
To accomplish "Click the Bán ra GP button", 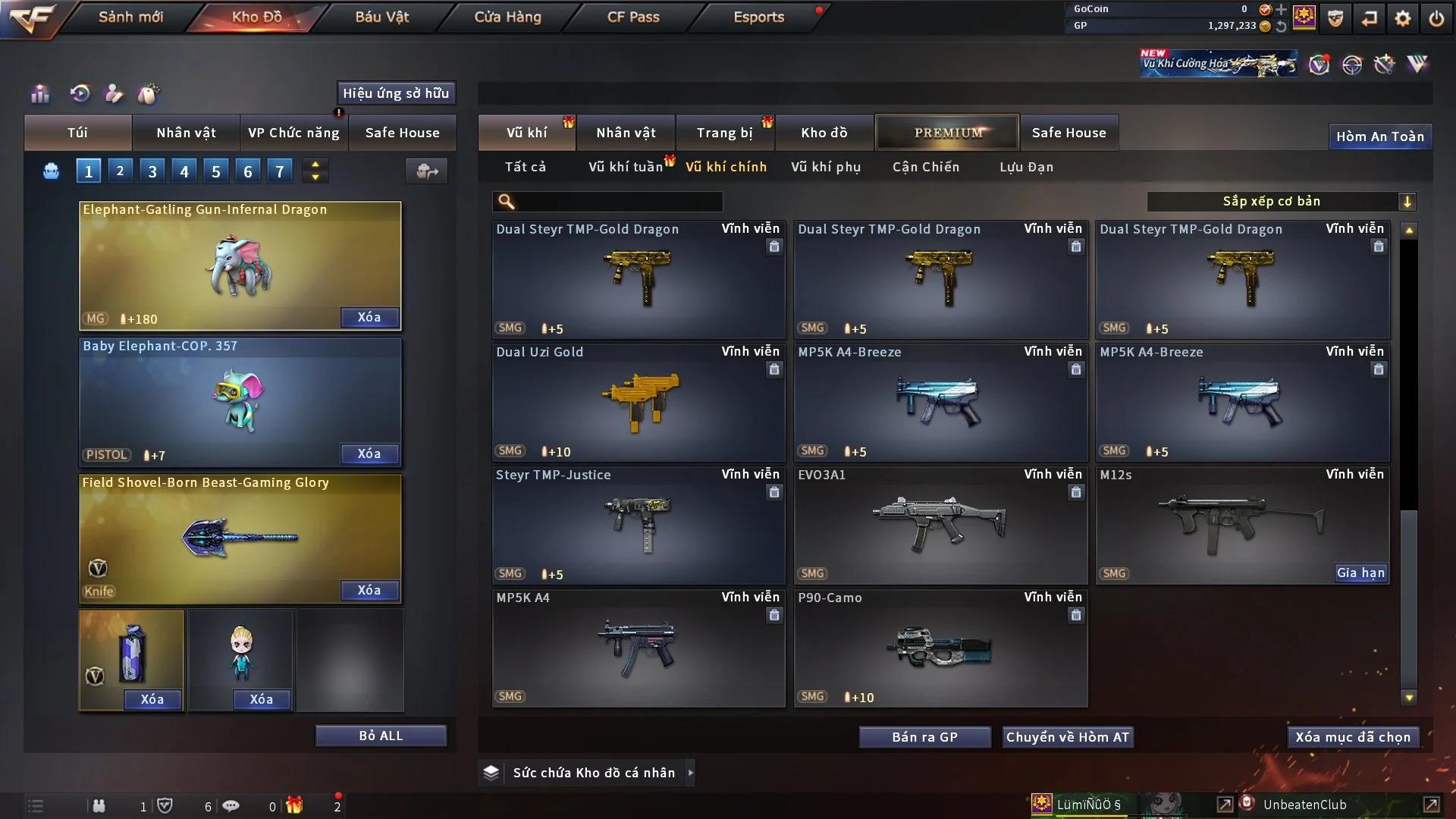I will 924,737.
